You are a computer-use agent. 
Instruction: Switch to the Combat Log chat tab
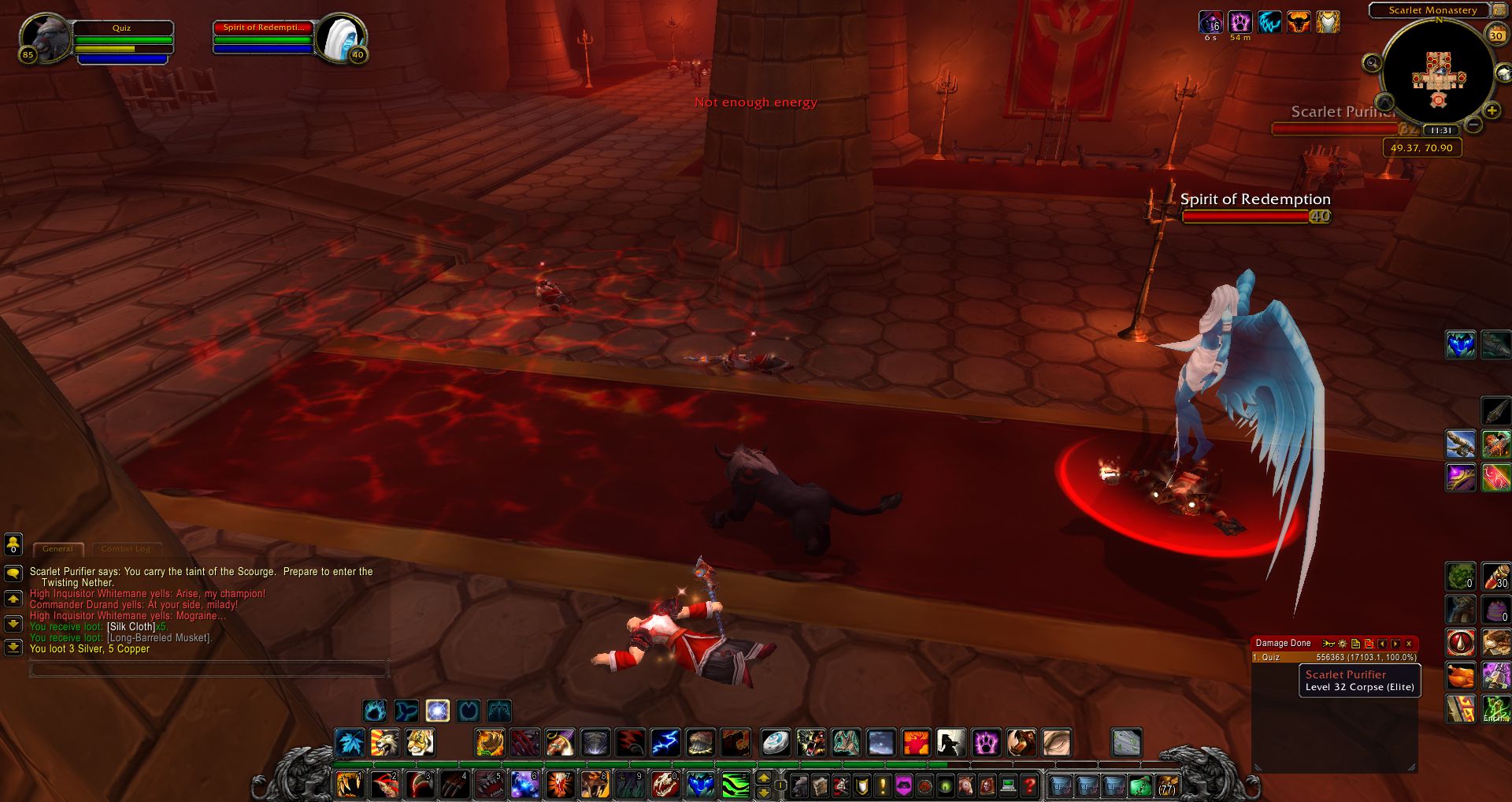[125, 549]
